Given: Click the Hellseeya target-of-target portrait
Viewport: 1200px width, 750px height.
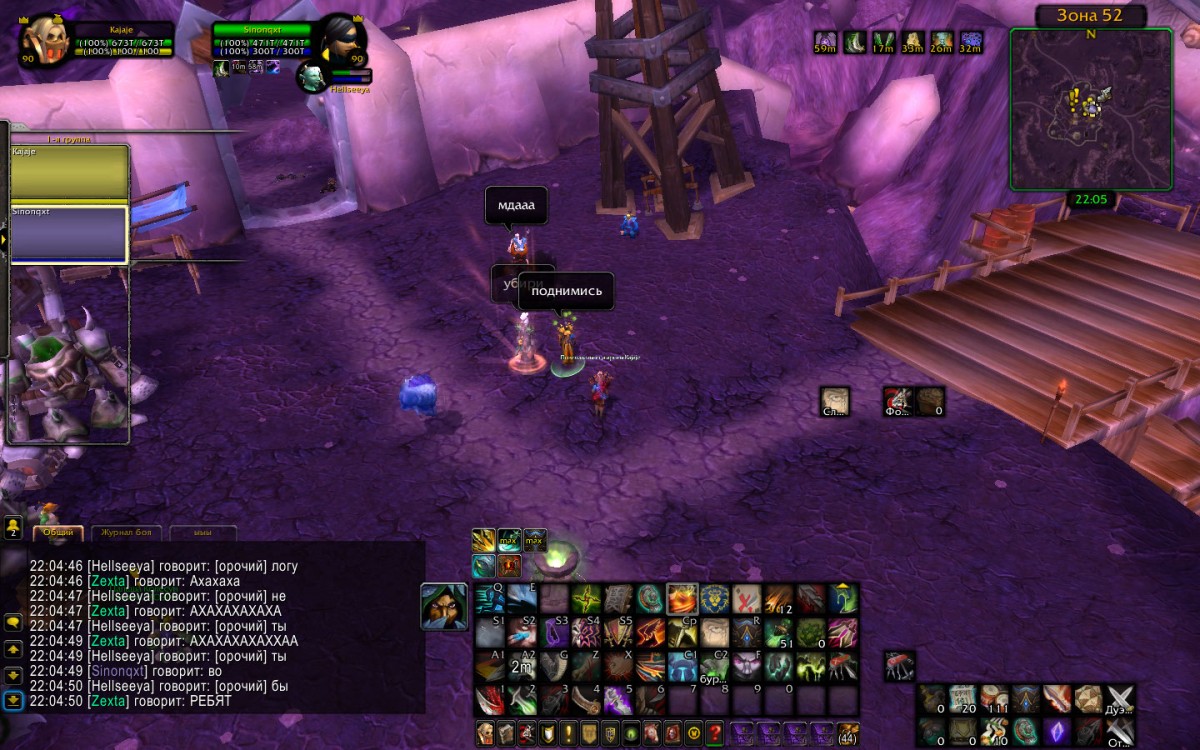Looking at the screenshot, I should [311, 76].
